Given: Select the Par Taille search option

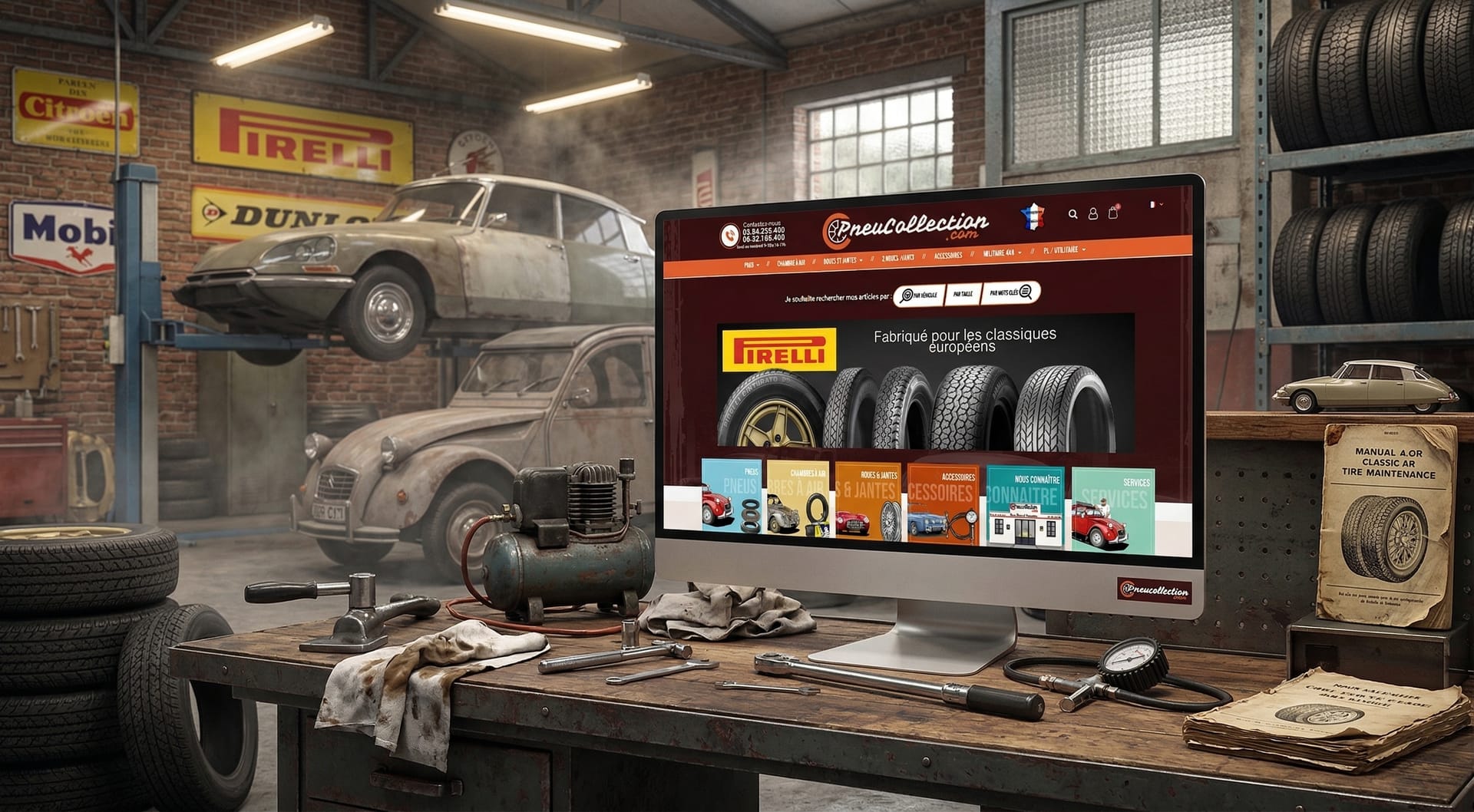Looking at the screenshot, I should coord(963,294).
